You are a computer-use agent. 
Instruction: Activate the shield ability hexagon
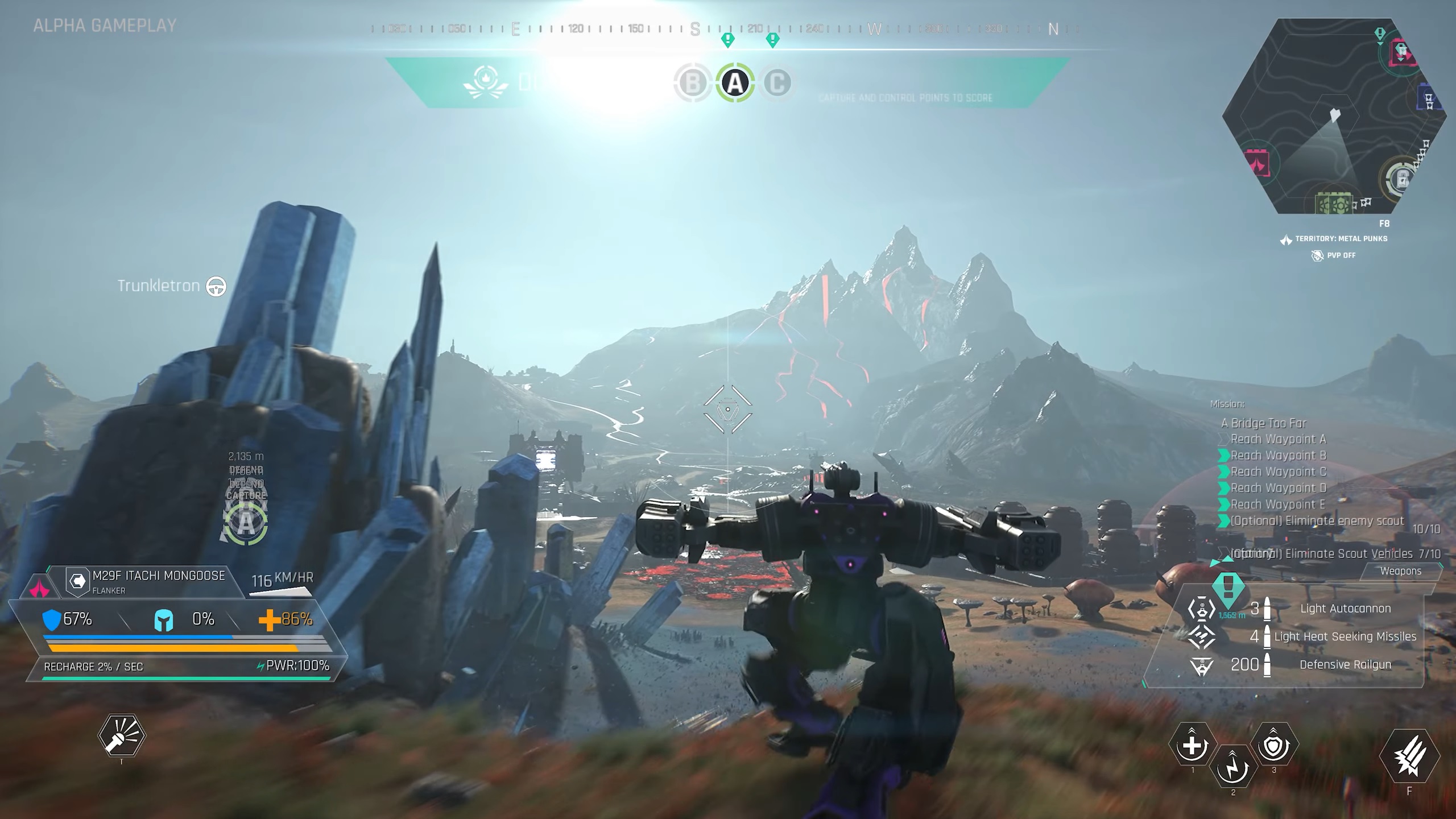(x=1274, y=745)
